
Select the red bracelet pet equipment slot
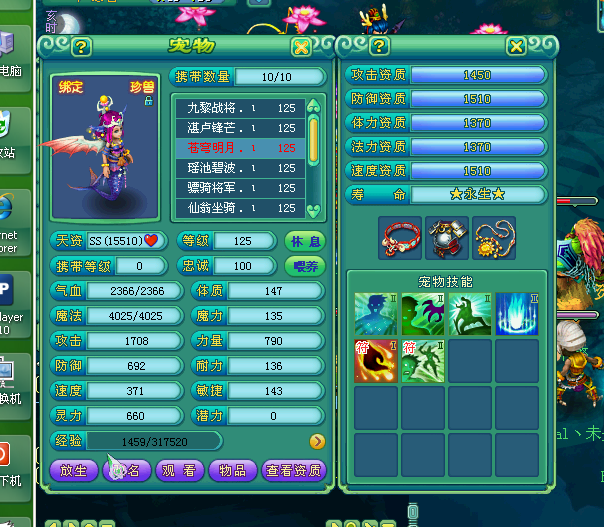[399, 237]
